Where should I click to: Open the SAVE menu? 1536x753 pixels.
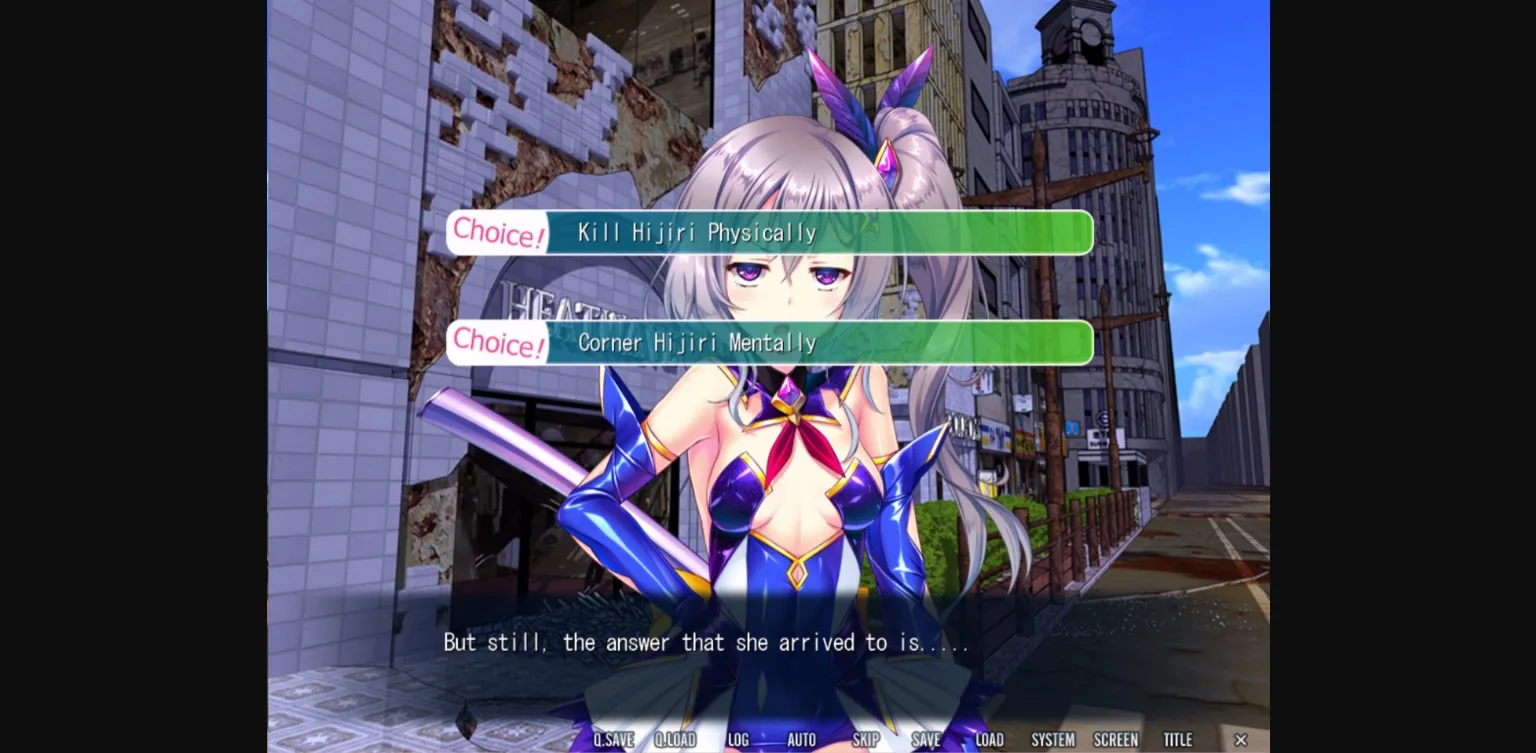pos(925,740)
